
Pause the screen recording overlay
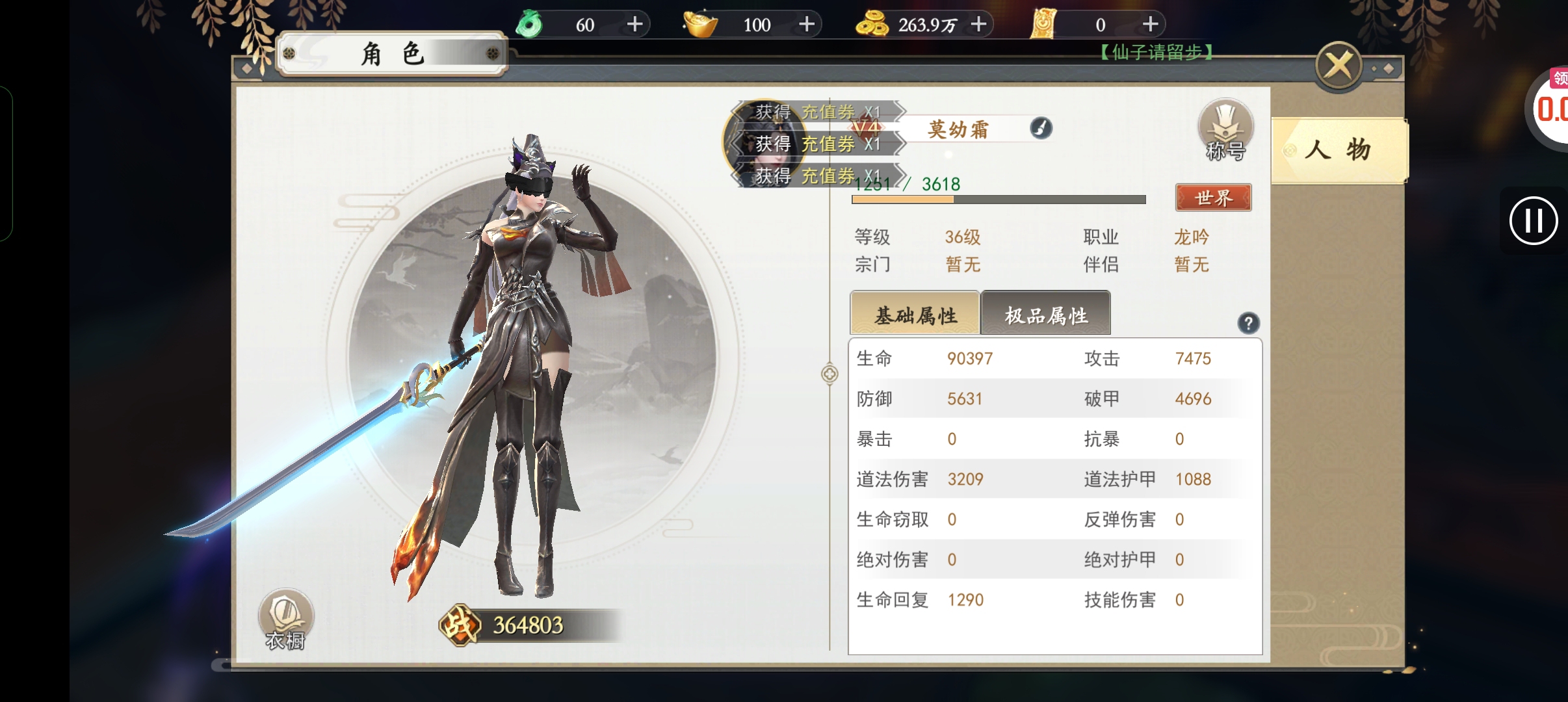click(x=1534, y=221)
